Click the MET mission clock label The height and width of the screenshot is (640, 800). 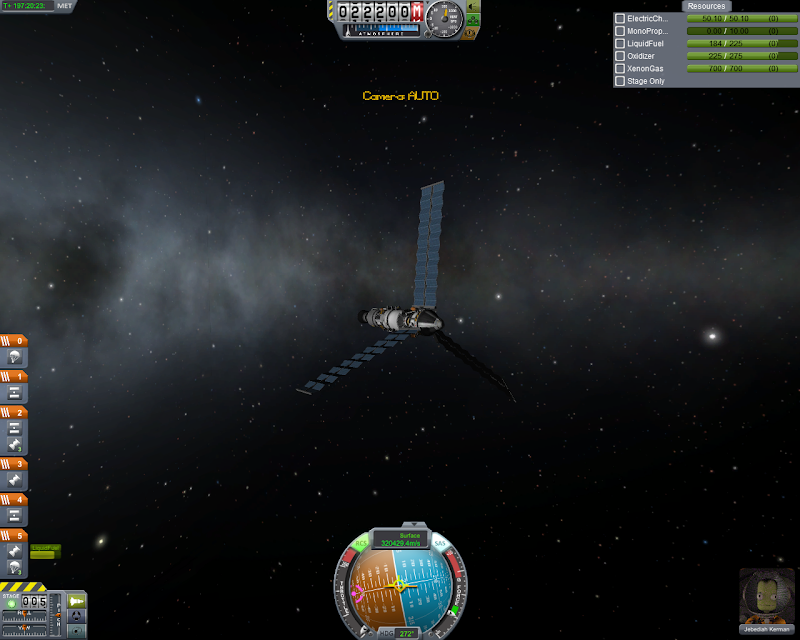(65, 6)
